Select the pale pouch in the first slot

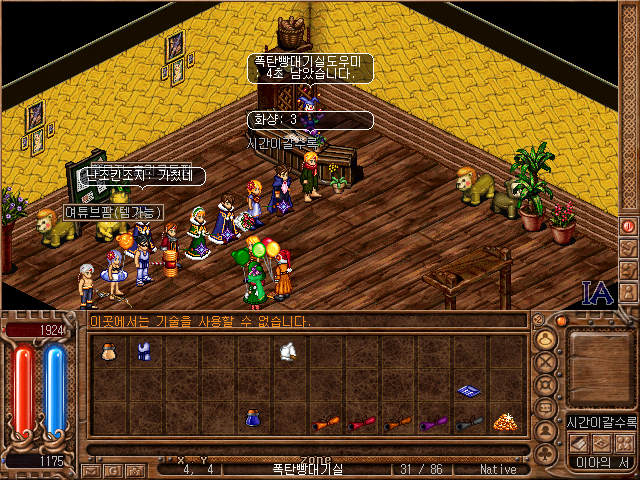pyautogui.click(x=108, y=351)
